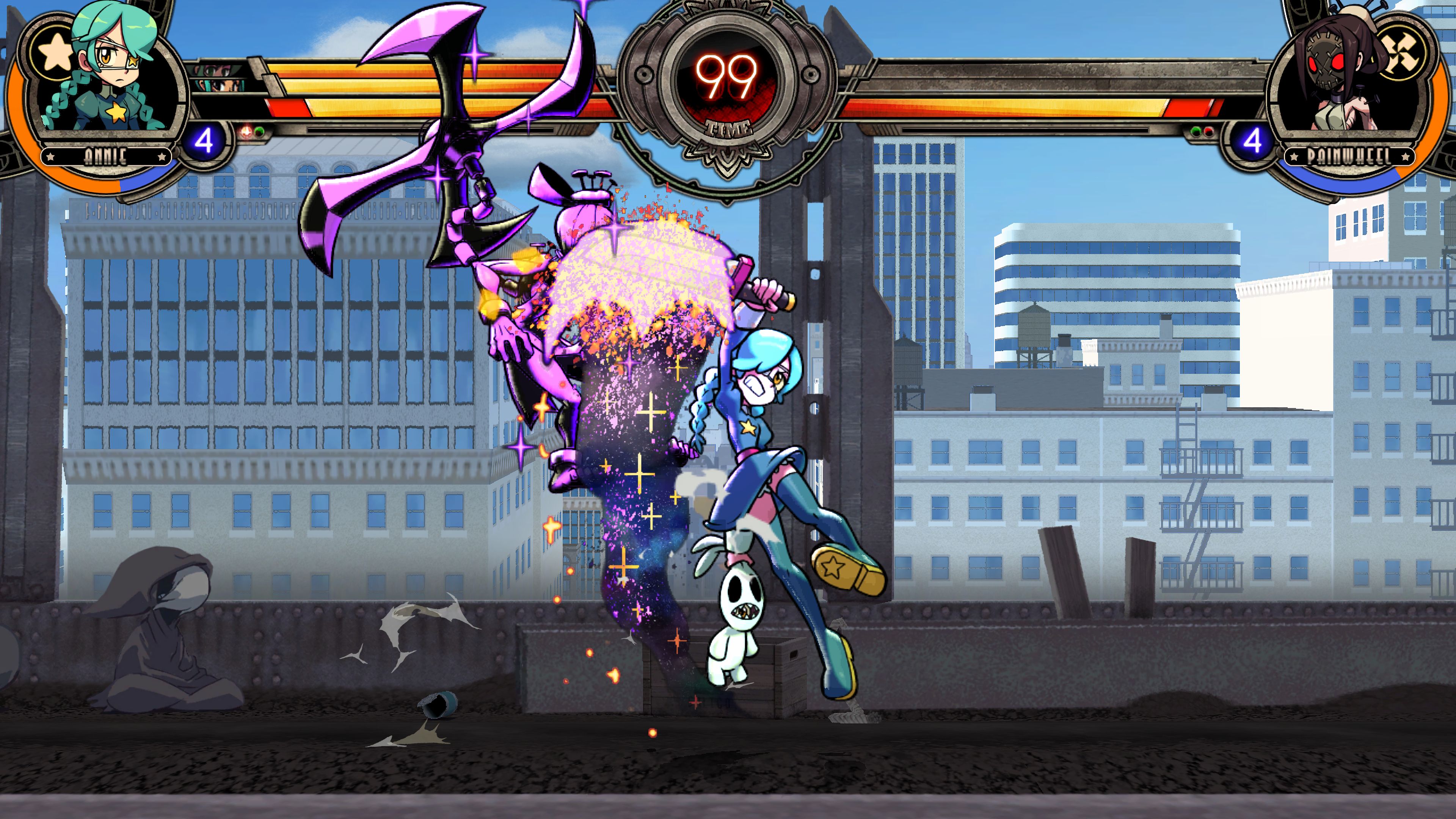Select the Annie name plate
This screenshot has height=819, width=1456.
tap(106, 156)
